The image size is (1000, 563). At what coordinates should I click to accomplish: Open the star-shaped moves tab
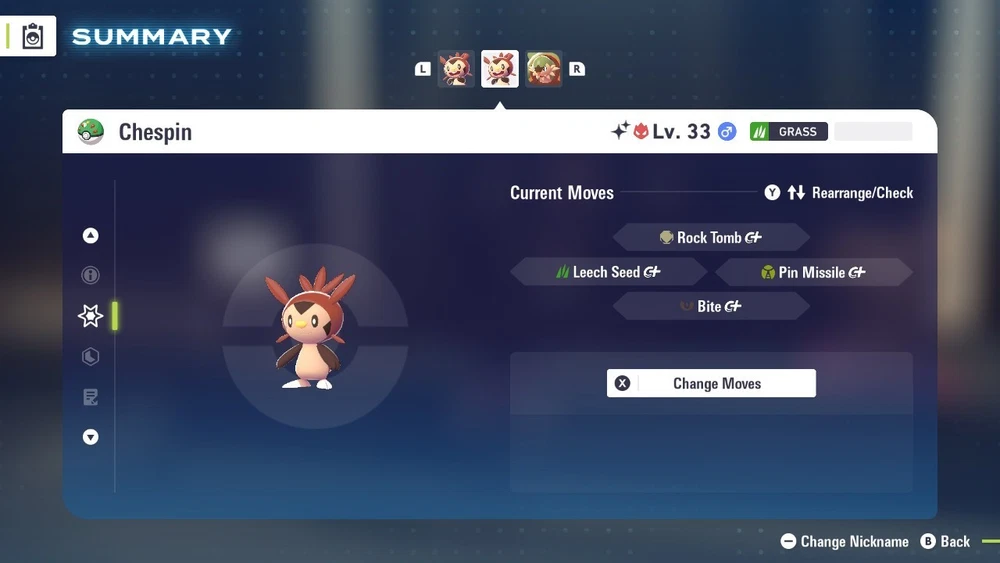[91, 316]
